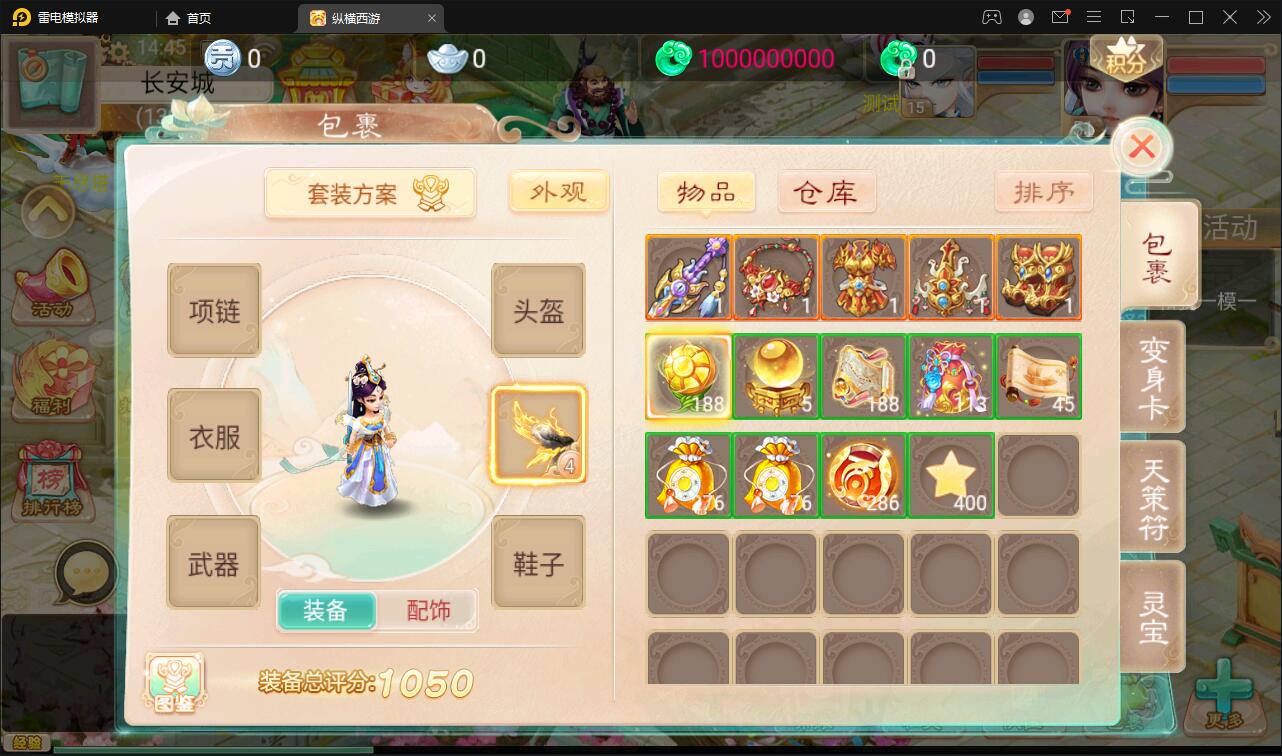The width and height of the screenshot is (1282, 756).
Task: Select the 装备 equipment toggle
Action: [x=327, y=608]
